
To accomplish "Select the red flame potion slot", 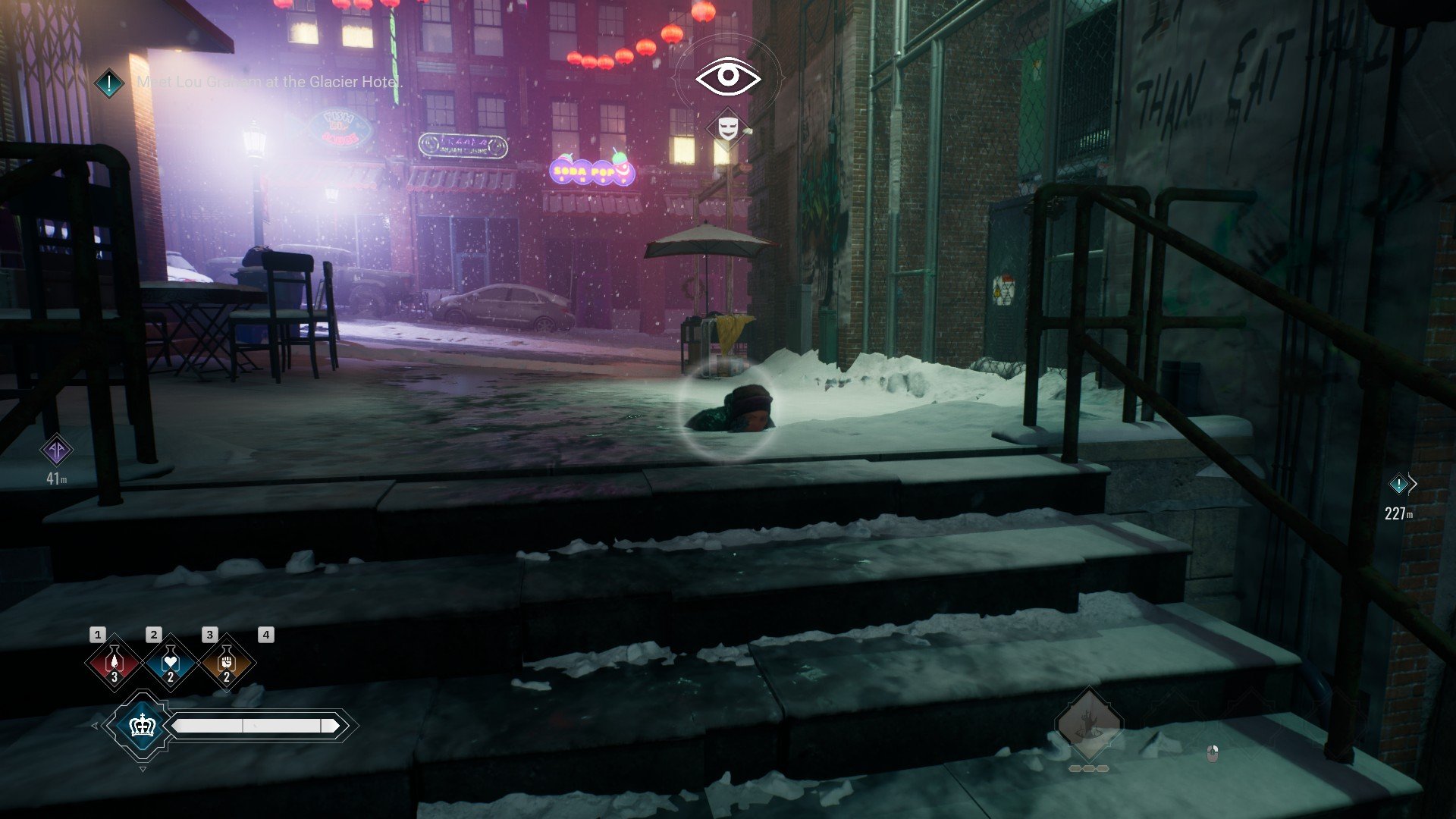I will point(114,663).
